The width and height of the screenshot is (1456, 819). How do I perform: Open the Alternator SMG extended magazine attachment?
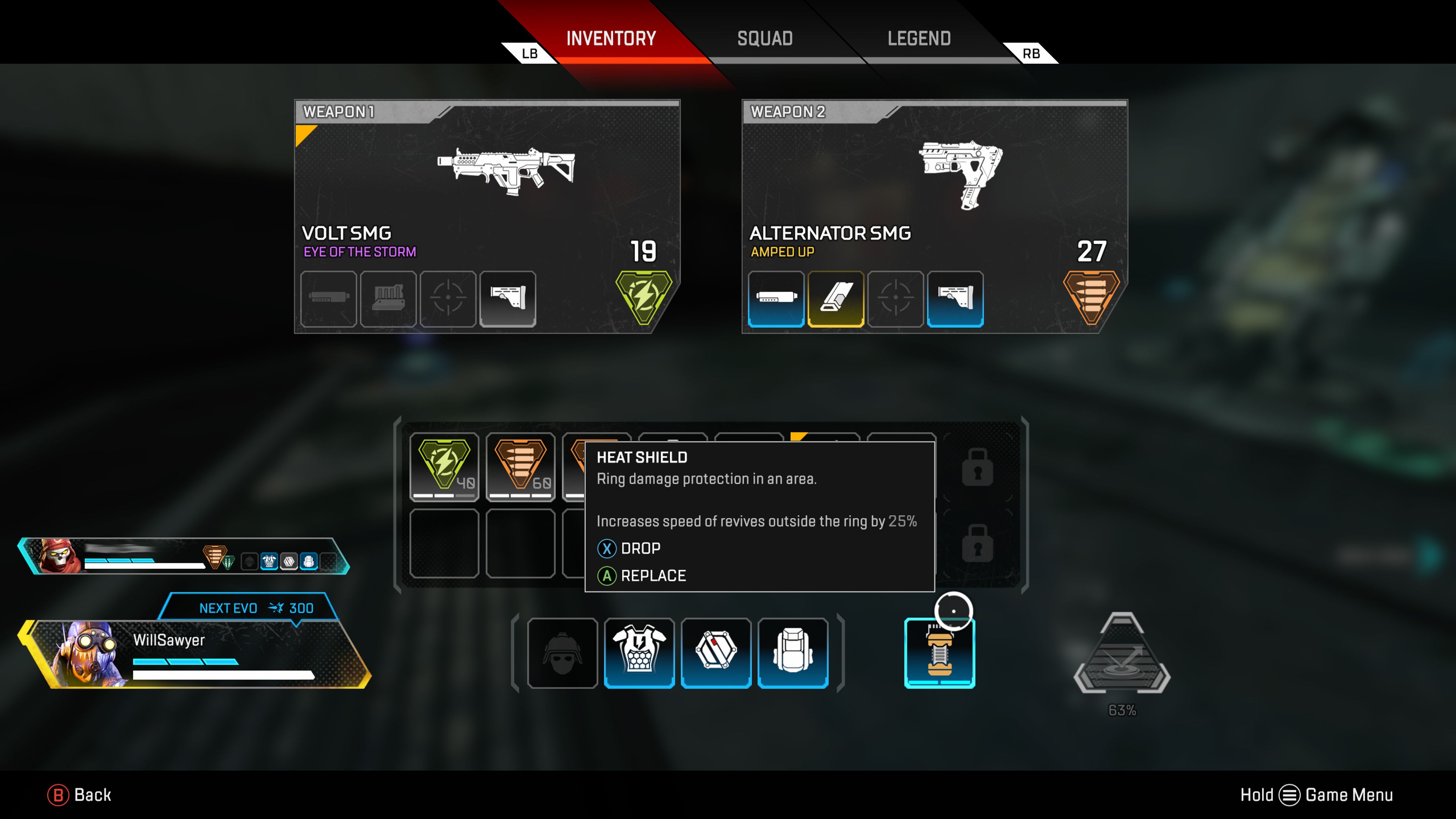836,300
